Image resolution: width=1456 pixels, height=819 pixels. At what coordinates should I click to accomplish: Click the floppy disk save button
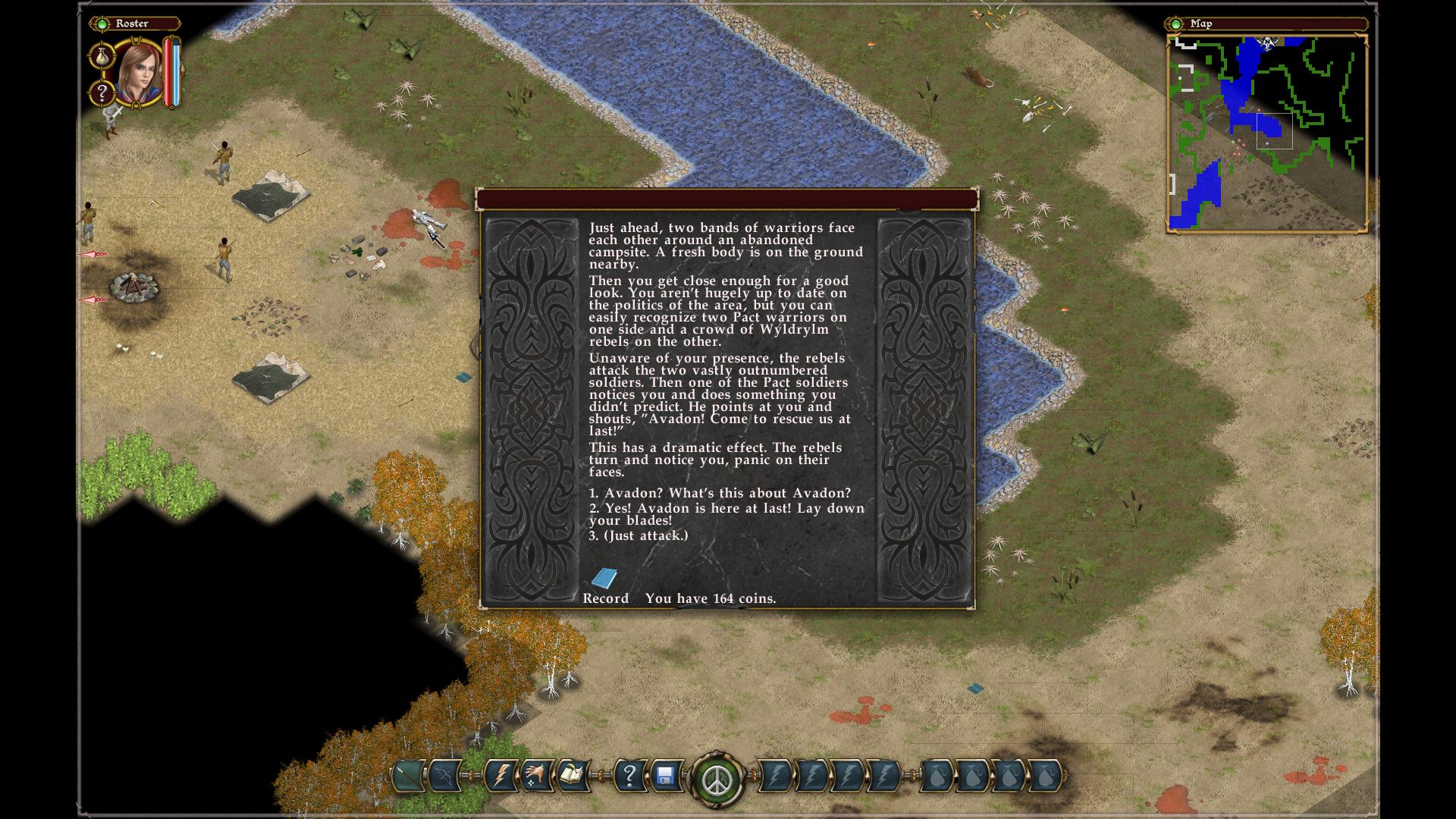(x=665, y=776)
